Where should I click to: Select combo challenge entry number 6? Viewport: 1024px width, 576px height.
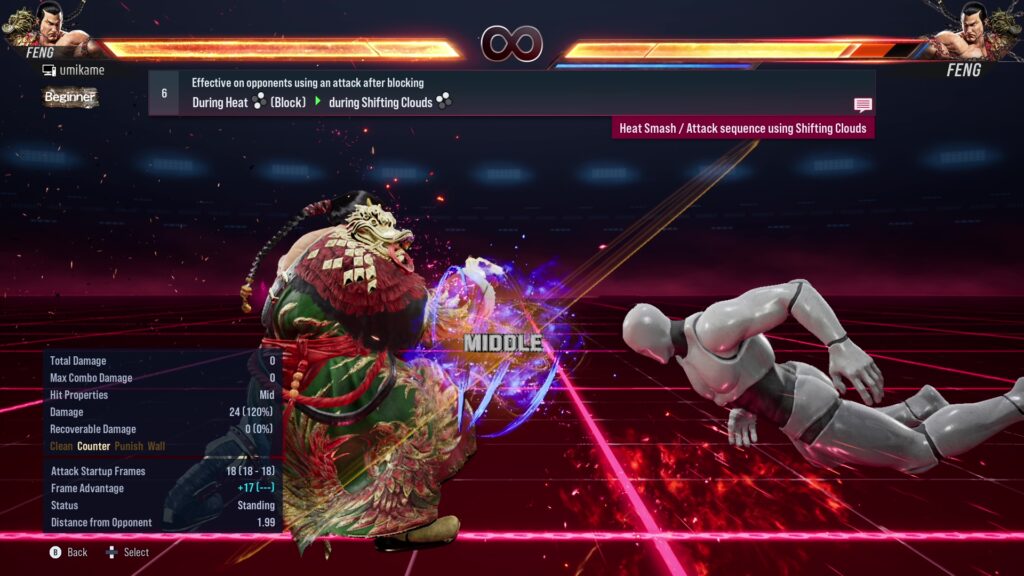(x=164, y=93)
